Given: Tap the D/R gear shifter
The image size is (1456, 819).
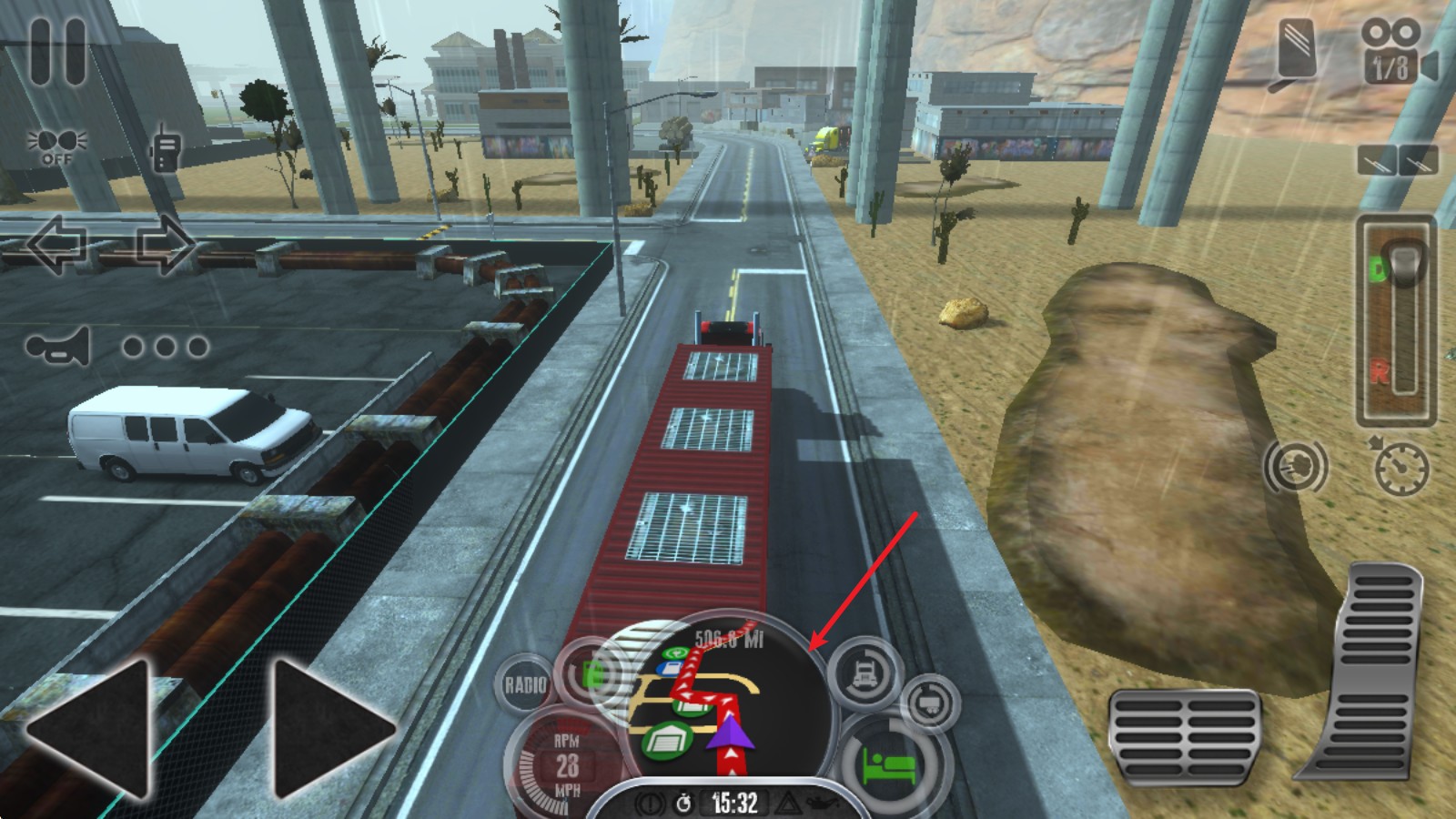Looking at the screenshot, I should tap(1396, 320).
